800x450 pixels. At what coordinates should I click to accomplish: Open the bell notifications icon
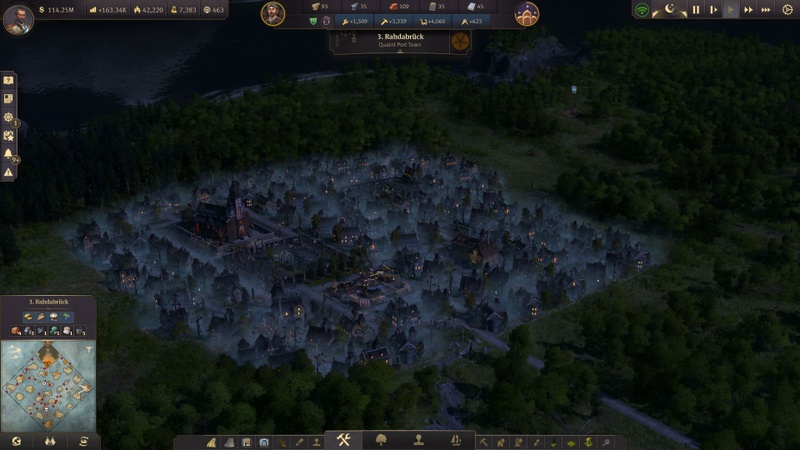click(9, 154)
